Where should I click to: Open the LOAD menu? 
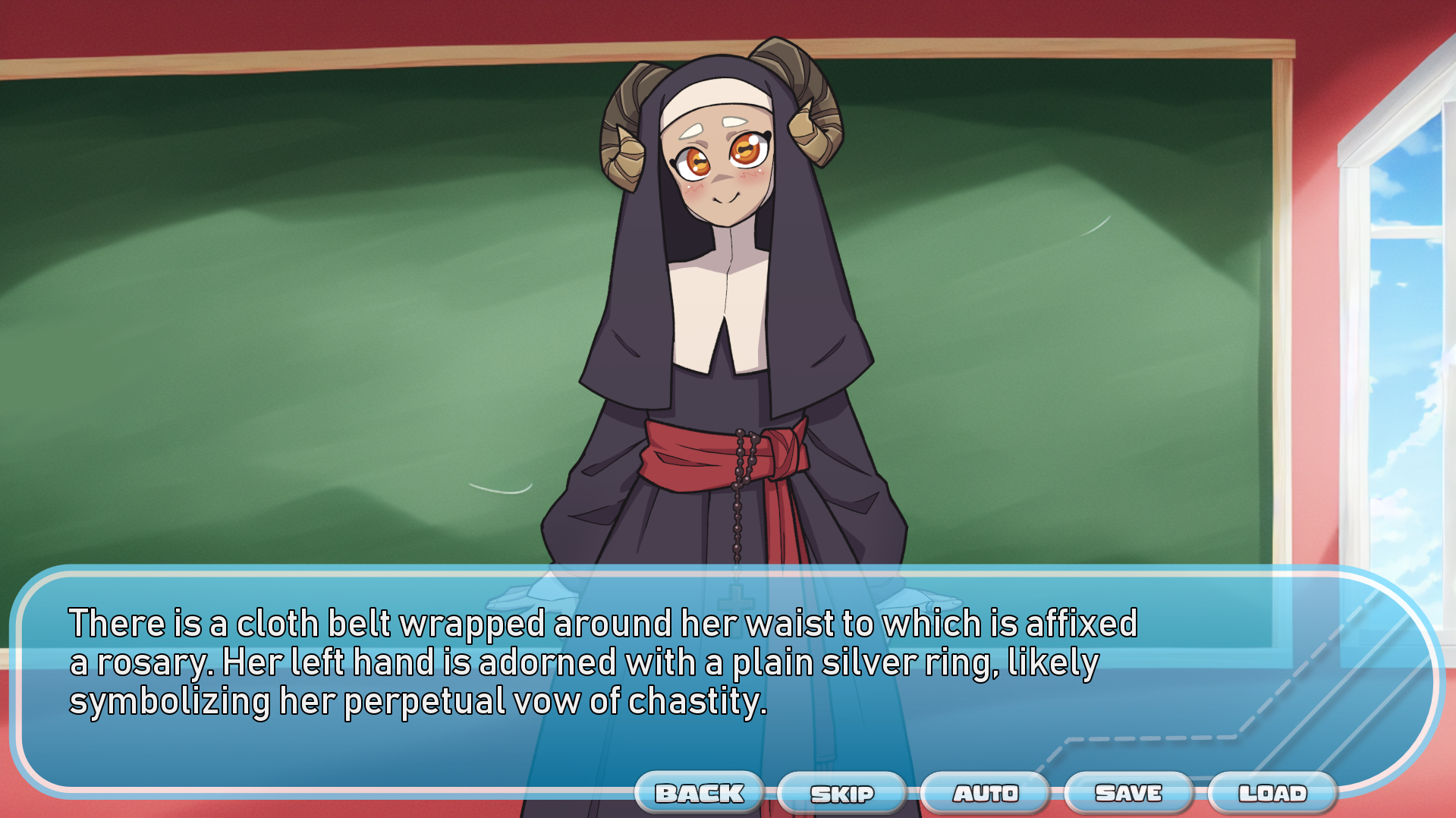[x=1272, y=793]
